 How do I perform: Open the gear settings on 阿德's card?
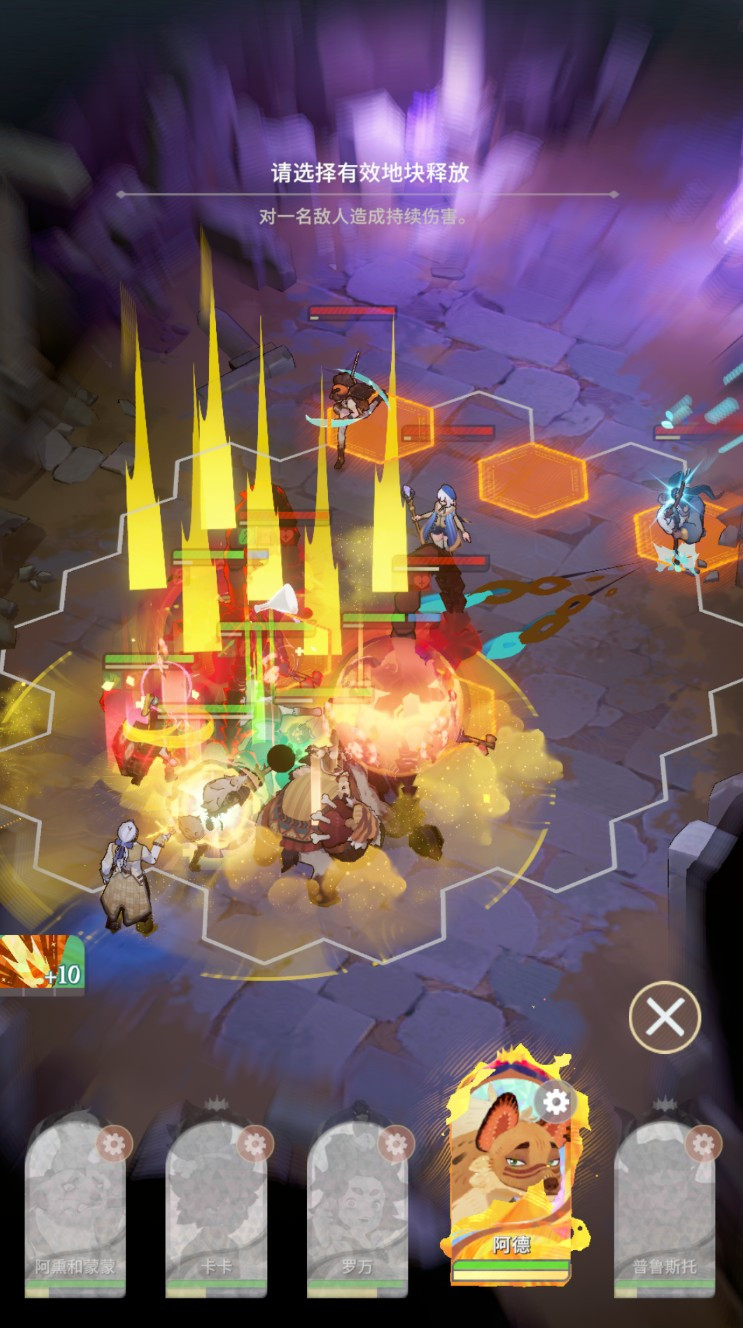coord(555,1103)
